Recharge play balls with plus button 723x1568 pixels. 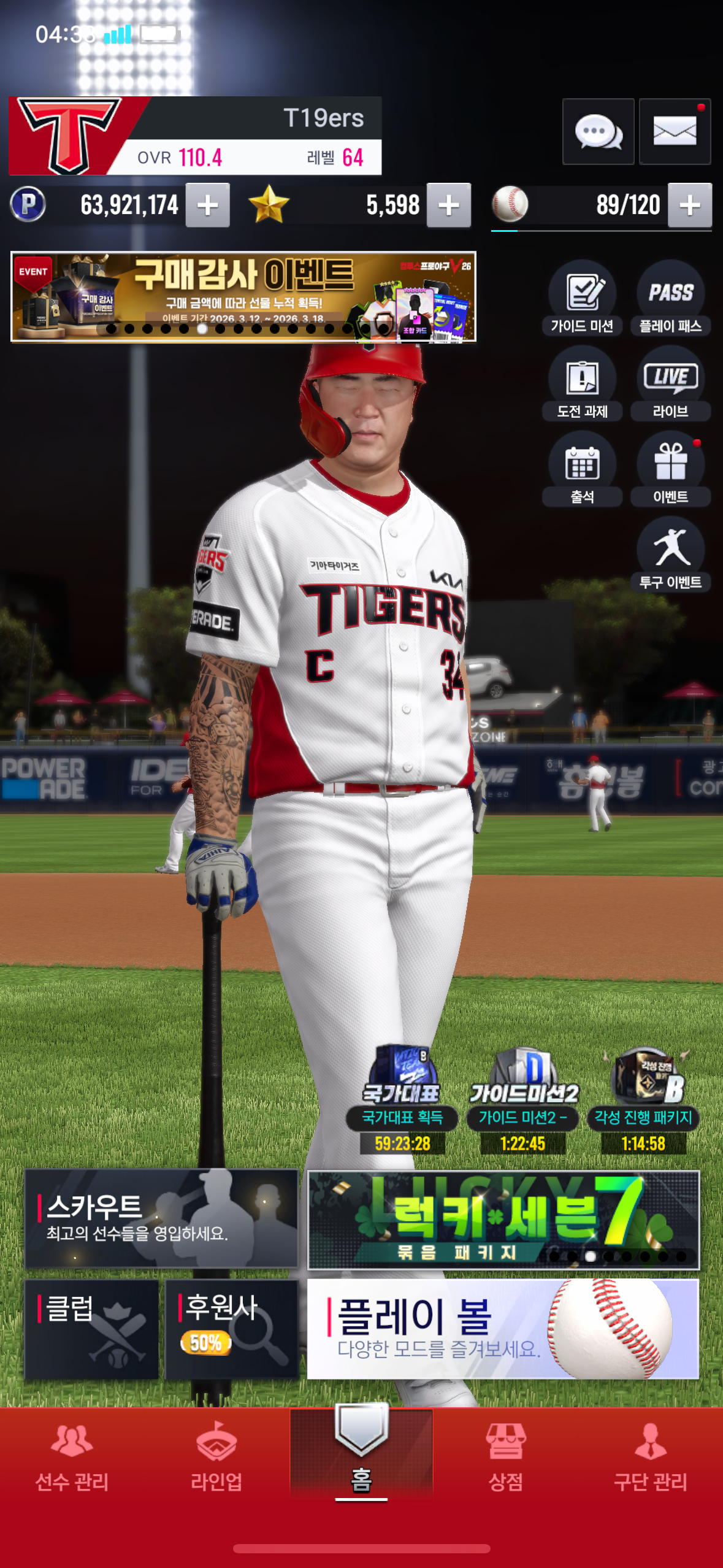(x=690, y=205)
